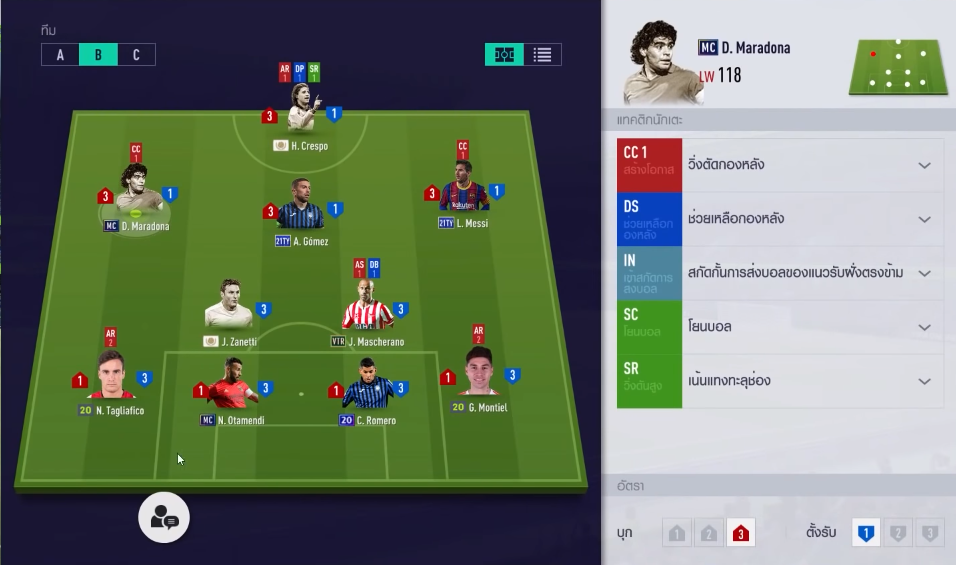Expand the DS tactic dropdown

[x=924, y=219]
